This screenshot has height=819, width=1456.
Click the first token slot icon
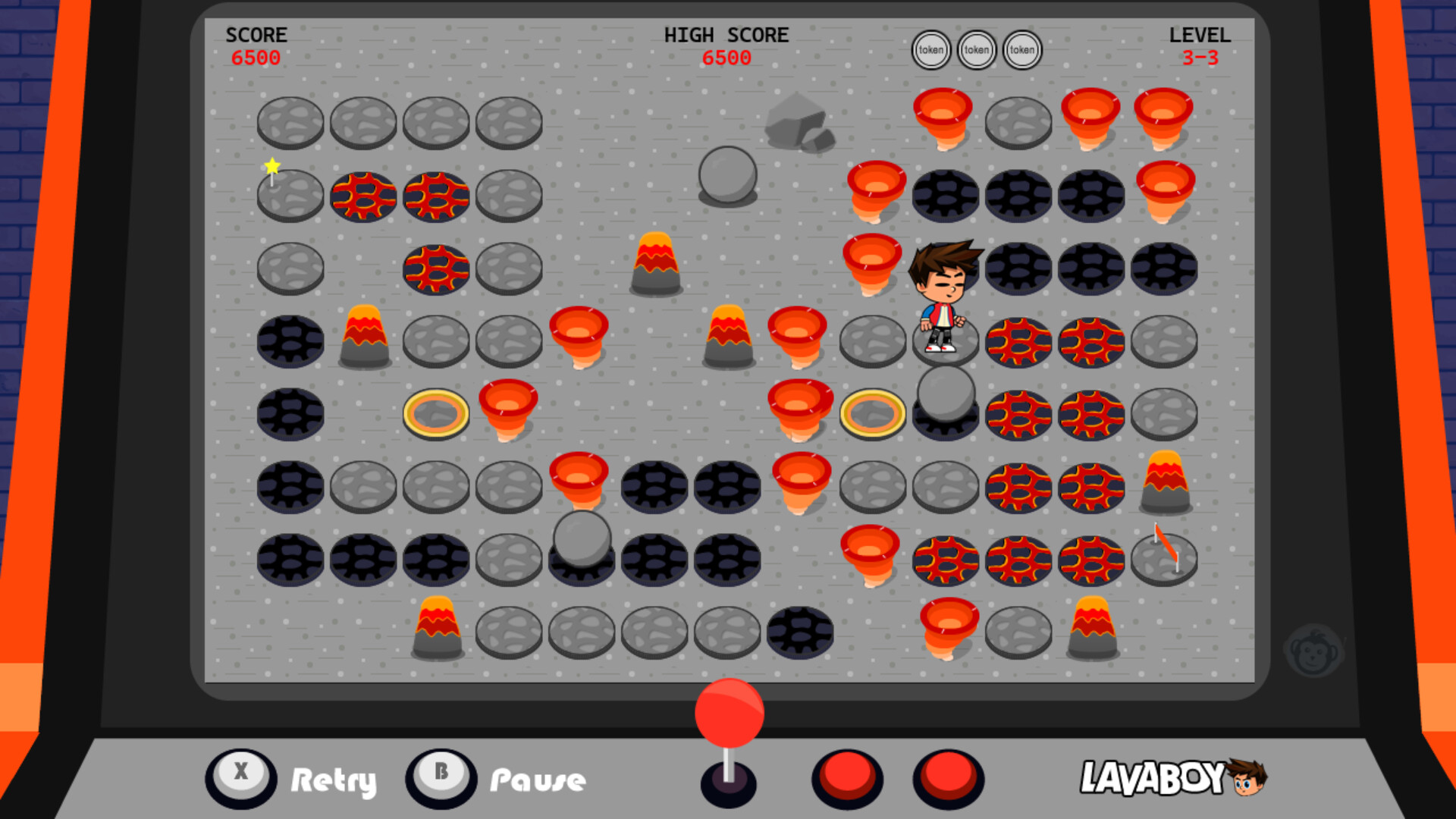coord(930,49)
